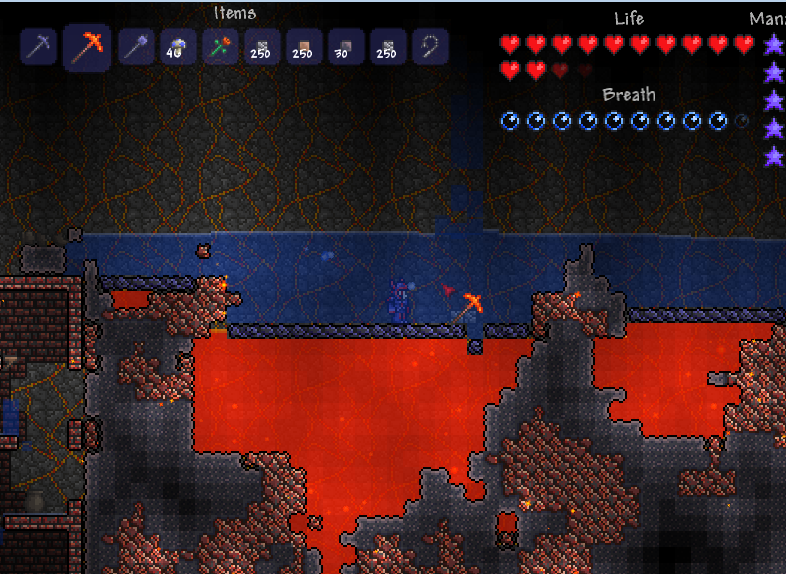Select the blue hammer hotbar slot

[136, 47]
